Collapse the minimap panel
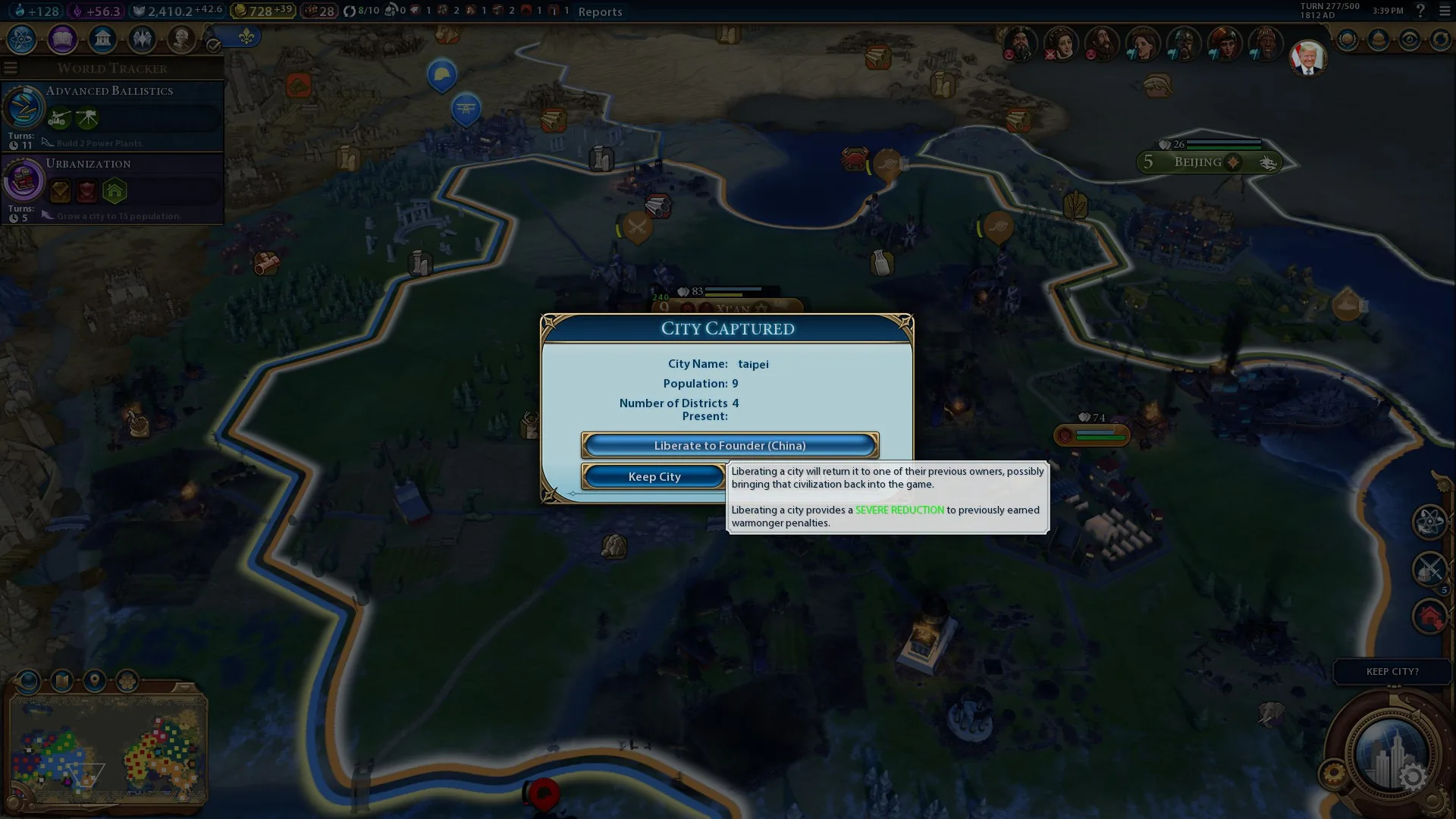Viewport: 1456px width, 819px height. click(x=184, y=687)
